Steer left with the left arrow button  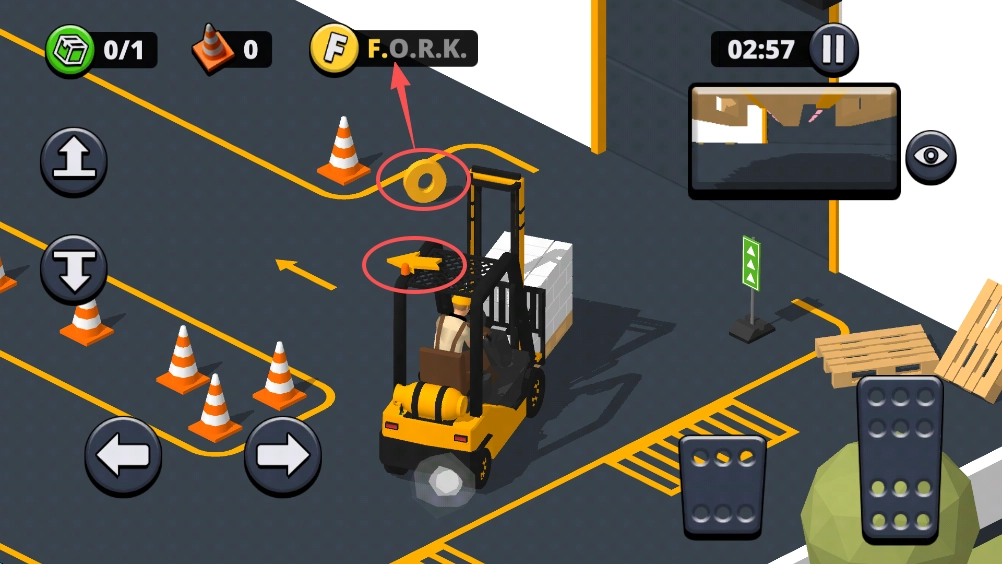(123, 456)
